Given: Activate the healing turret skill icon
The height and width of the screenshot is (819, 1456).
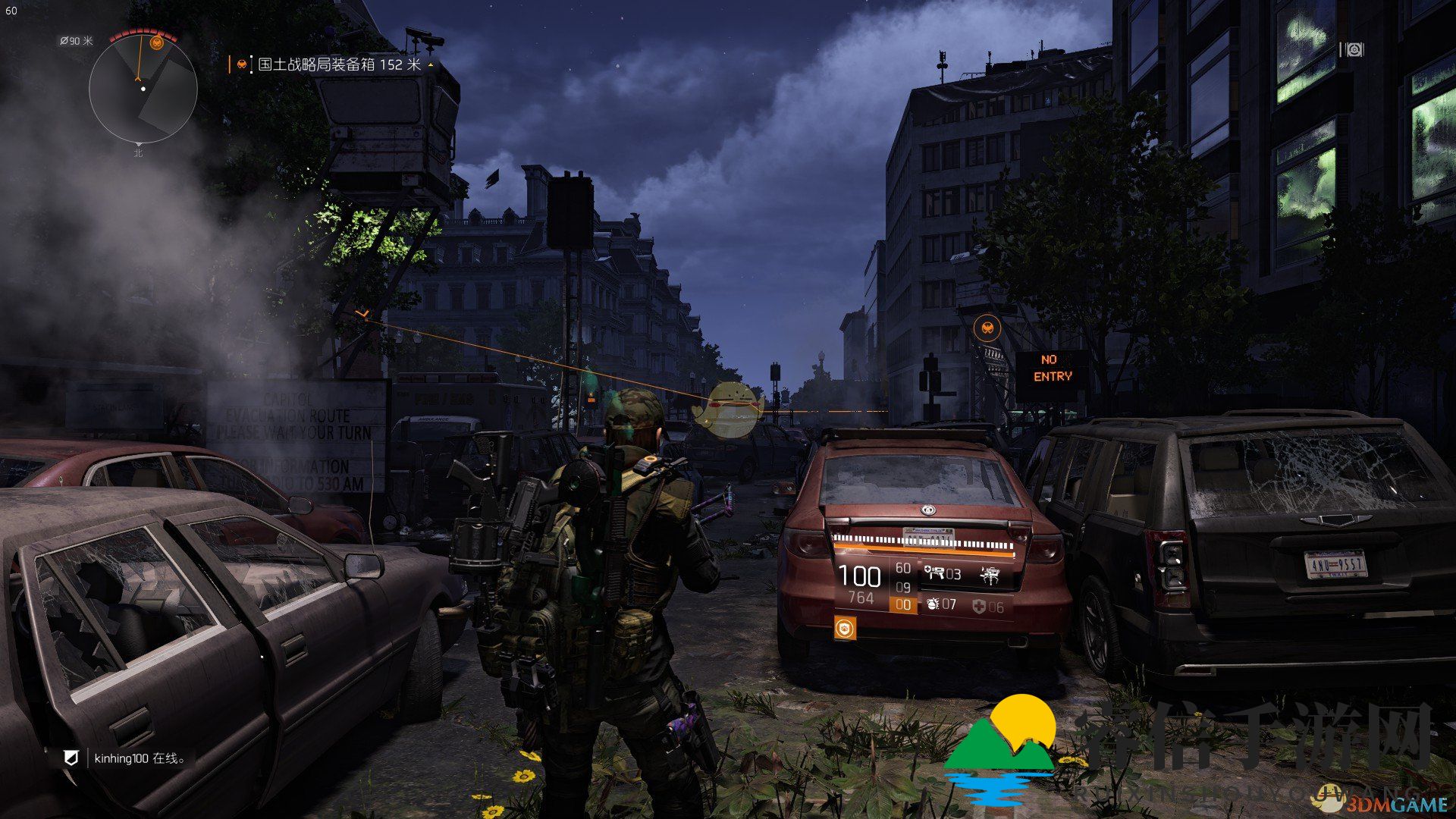Looking at the screenshot, I should point(934,574).
